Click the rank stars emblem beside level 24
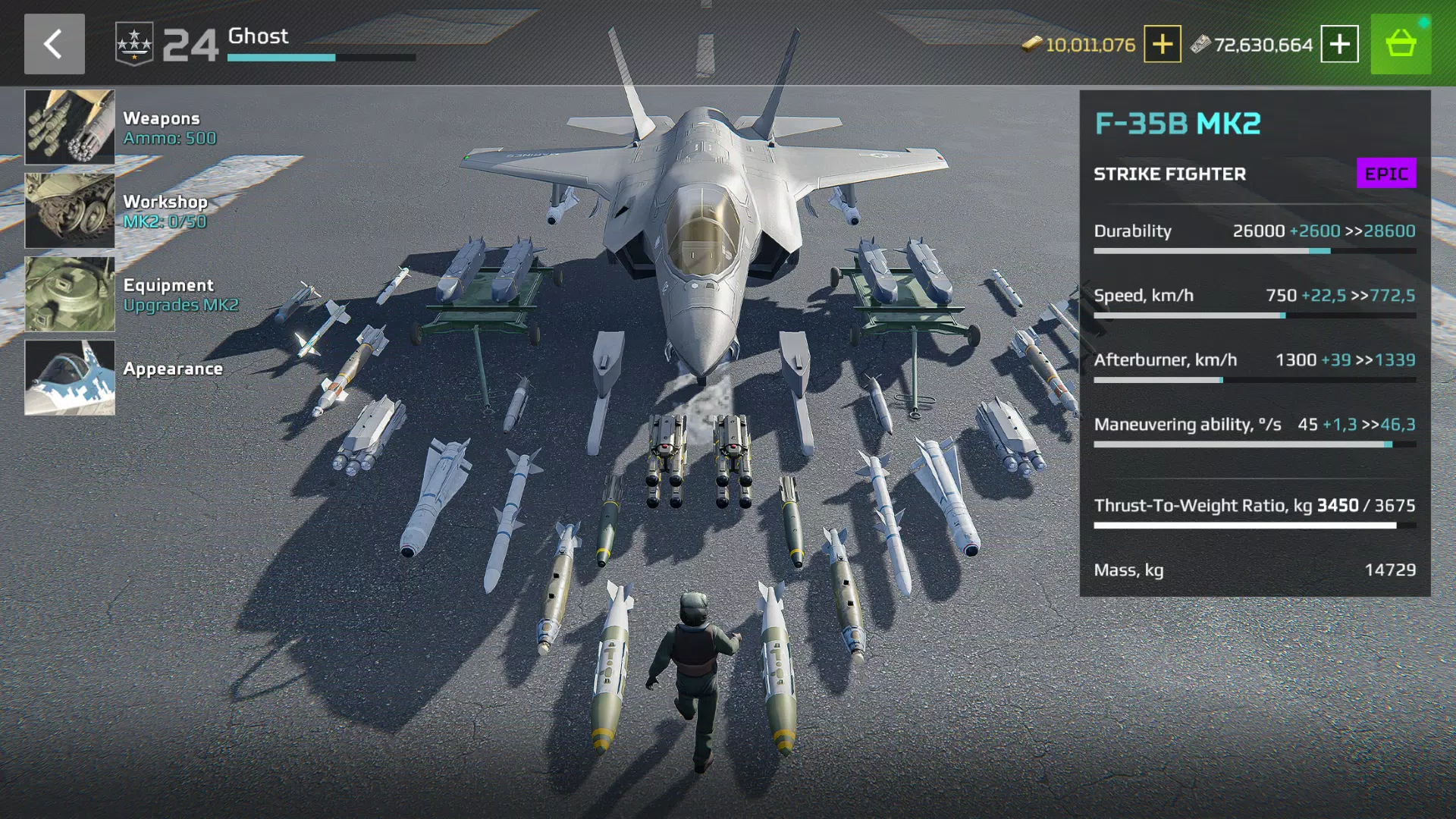1456x819 pixels. (135, 43)
